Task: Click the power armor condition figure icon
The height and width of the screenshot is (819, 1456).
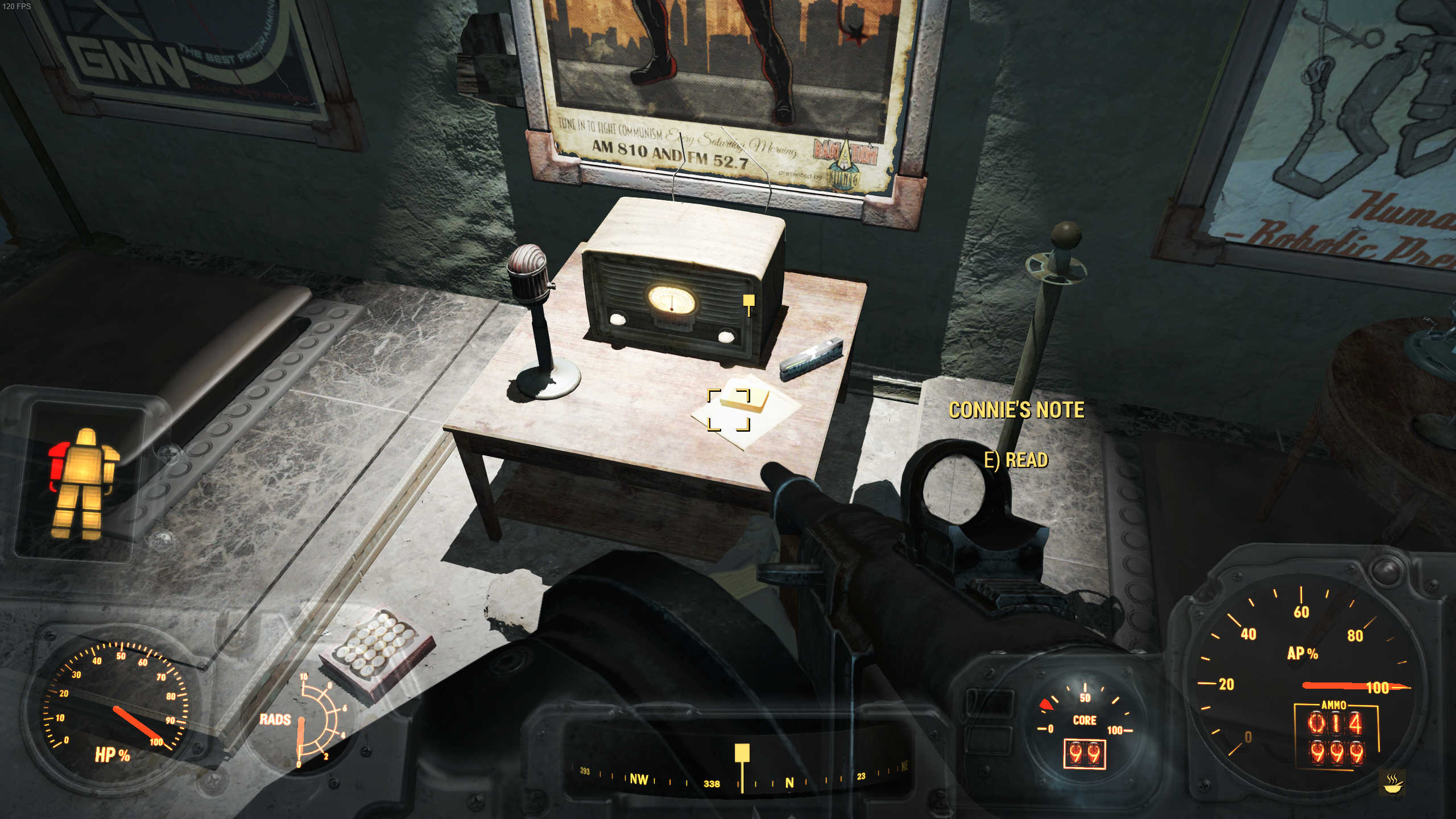Action: tap(84, 483)
